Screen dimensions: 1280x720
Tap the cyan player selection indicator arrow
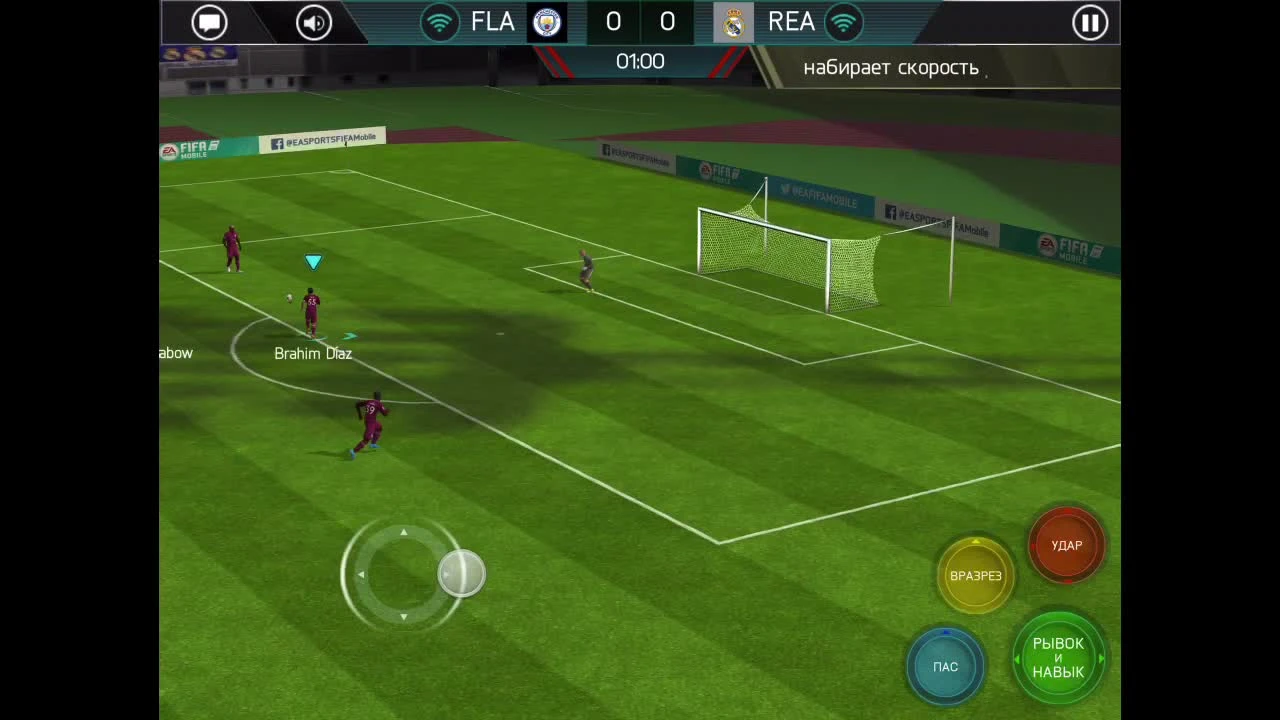pos(314,261)
